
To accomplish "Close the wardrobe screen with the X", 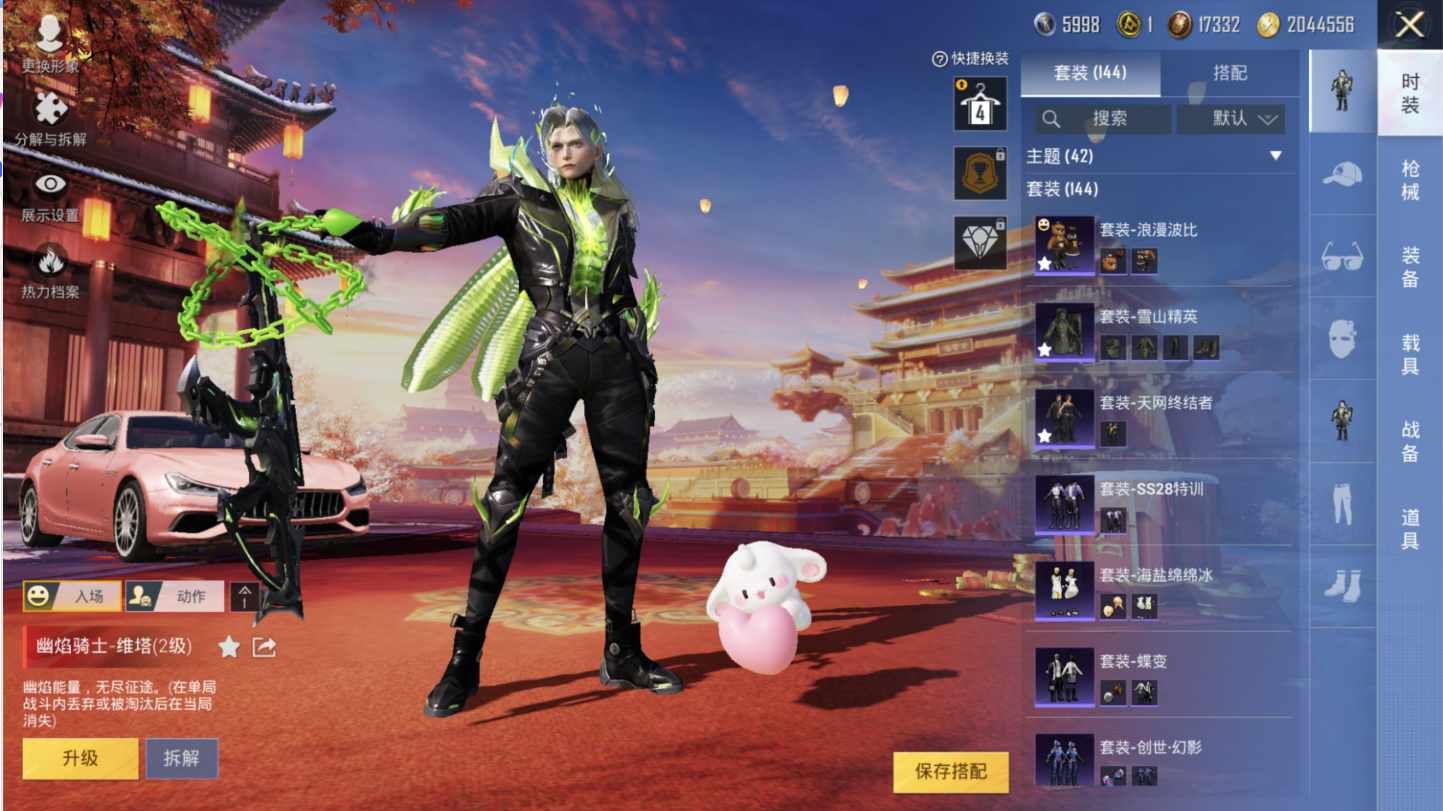I will [x=1409, y=25].
